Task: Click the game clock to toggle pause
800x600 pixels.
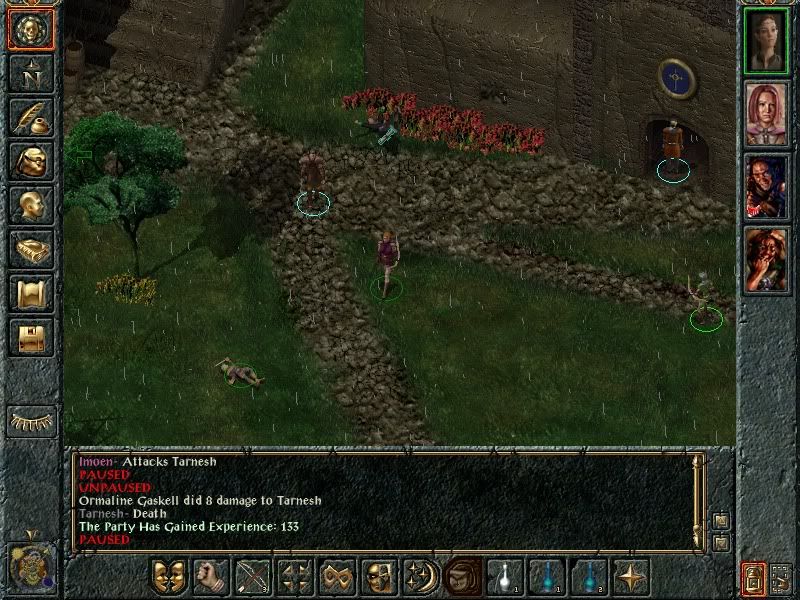Action: pyautogui.click(x=30, y=565)
